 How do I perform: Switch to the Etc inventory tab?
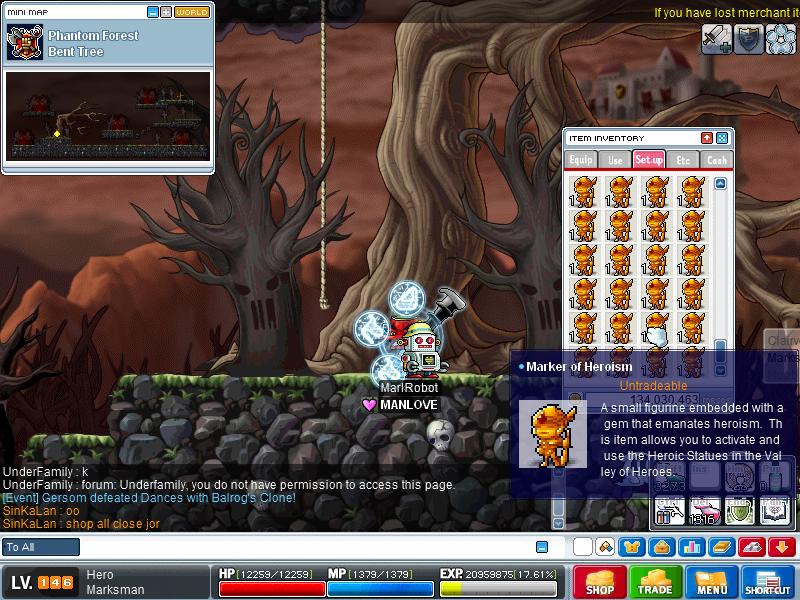pyautogui.click(x=683, y=160)
